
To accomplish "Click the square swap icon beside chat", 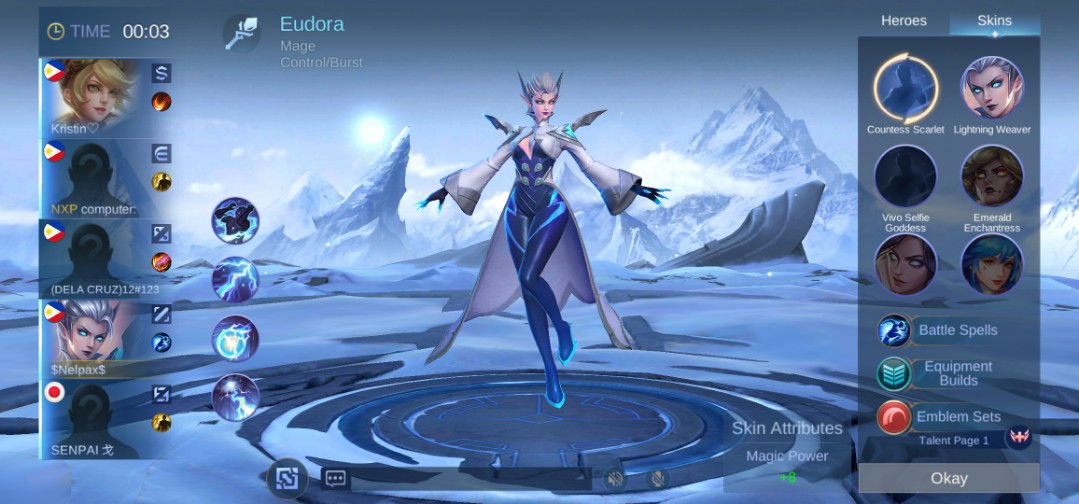I will (x=288, y=478).
